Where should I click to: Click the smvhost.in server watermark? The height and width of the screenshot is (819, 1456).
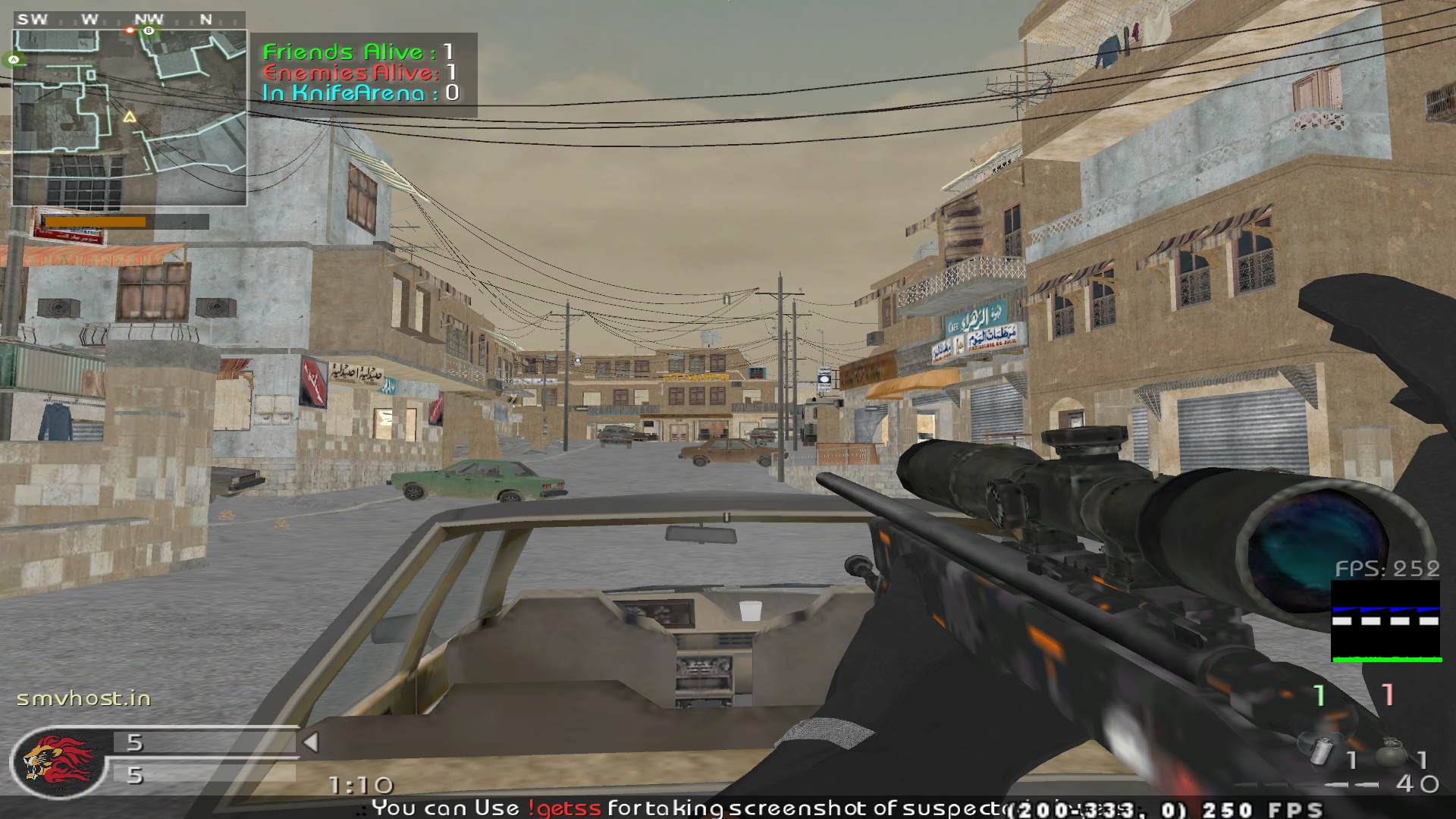tap(84, 698)
